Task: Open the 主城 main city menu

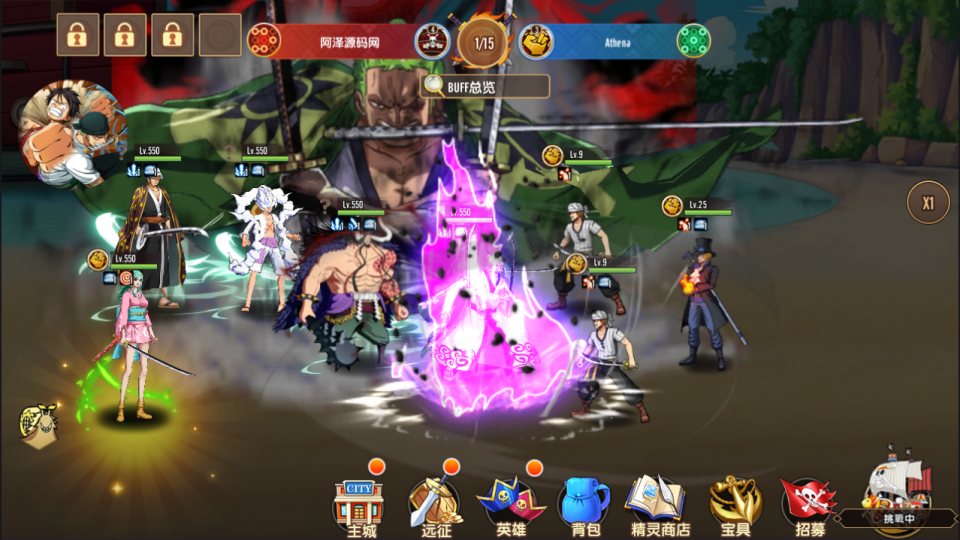Action: [358, 505]
